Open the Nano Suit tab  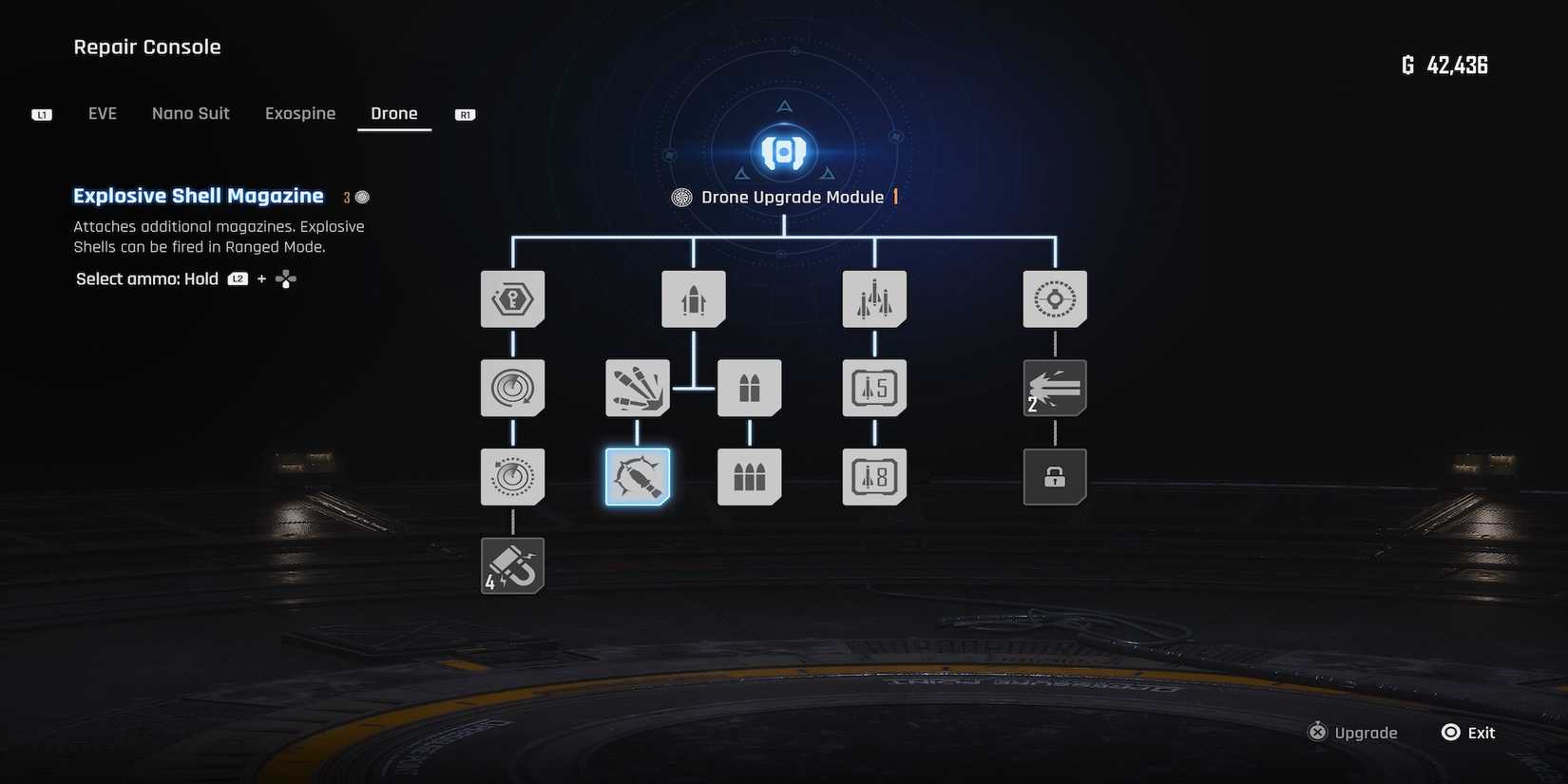[x=190, y=113]
